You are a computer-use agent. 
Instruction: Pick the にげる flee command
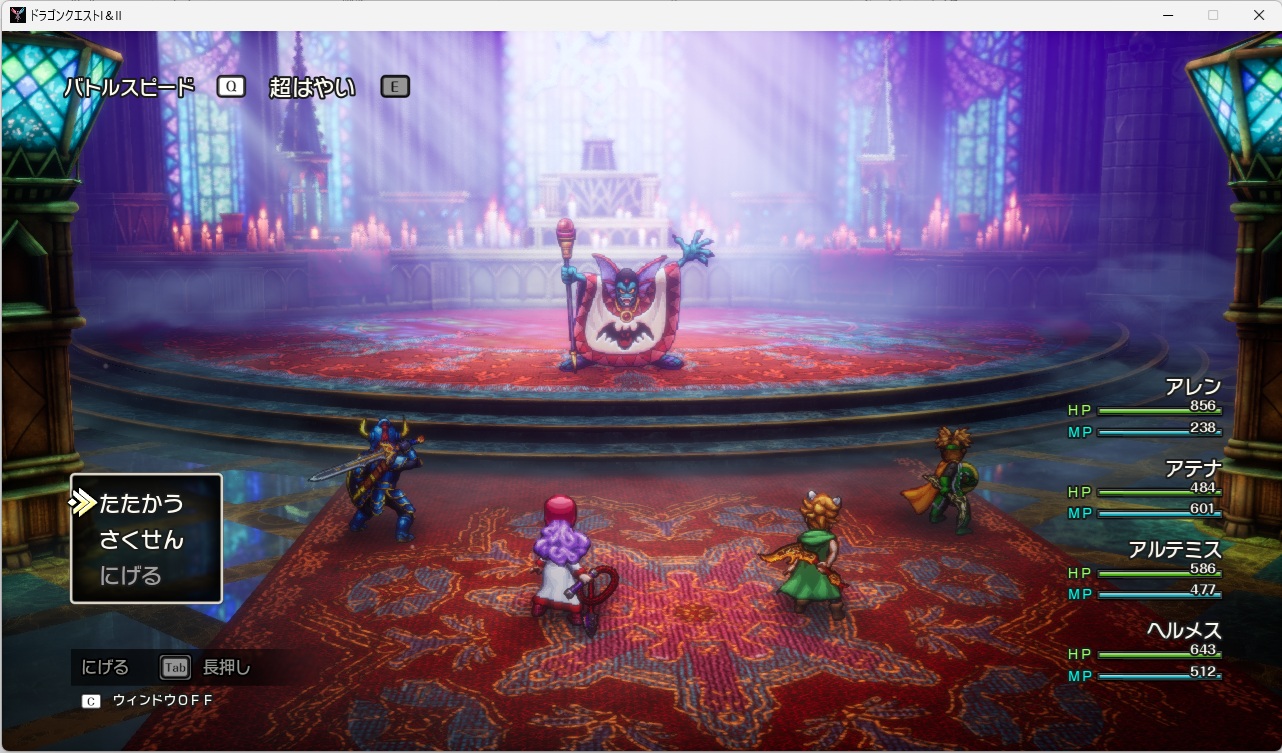[130, 576]
